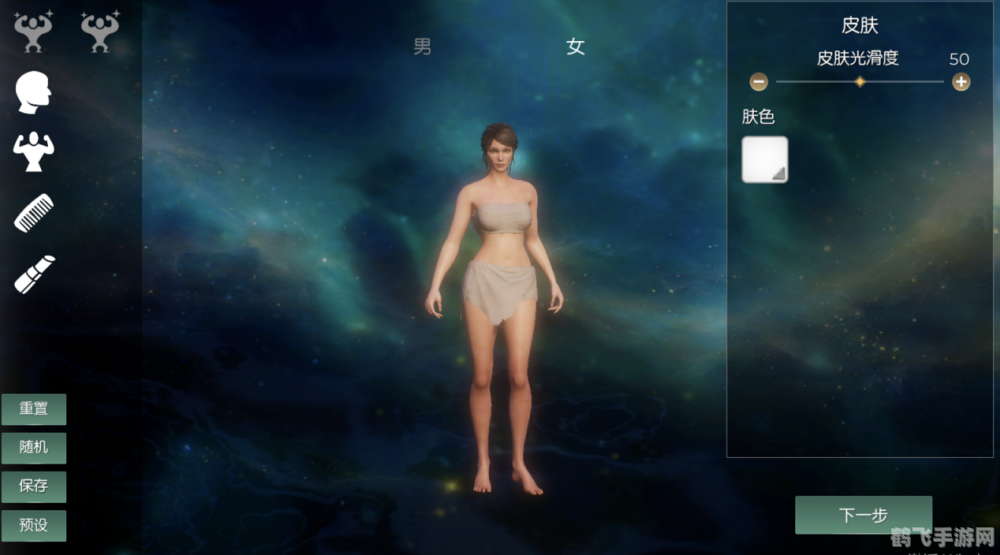Viewport: 1000px width, 555px height.
Task: Increase skin smoothness with plus button
Action: click(x=961, y=82)
